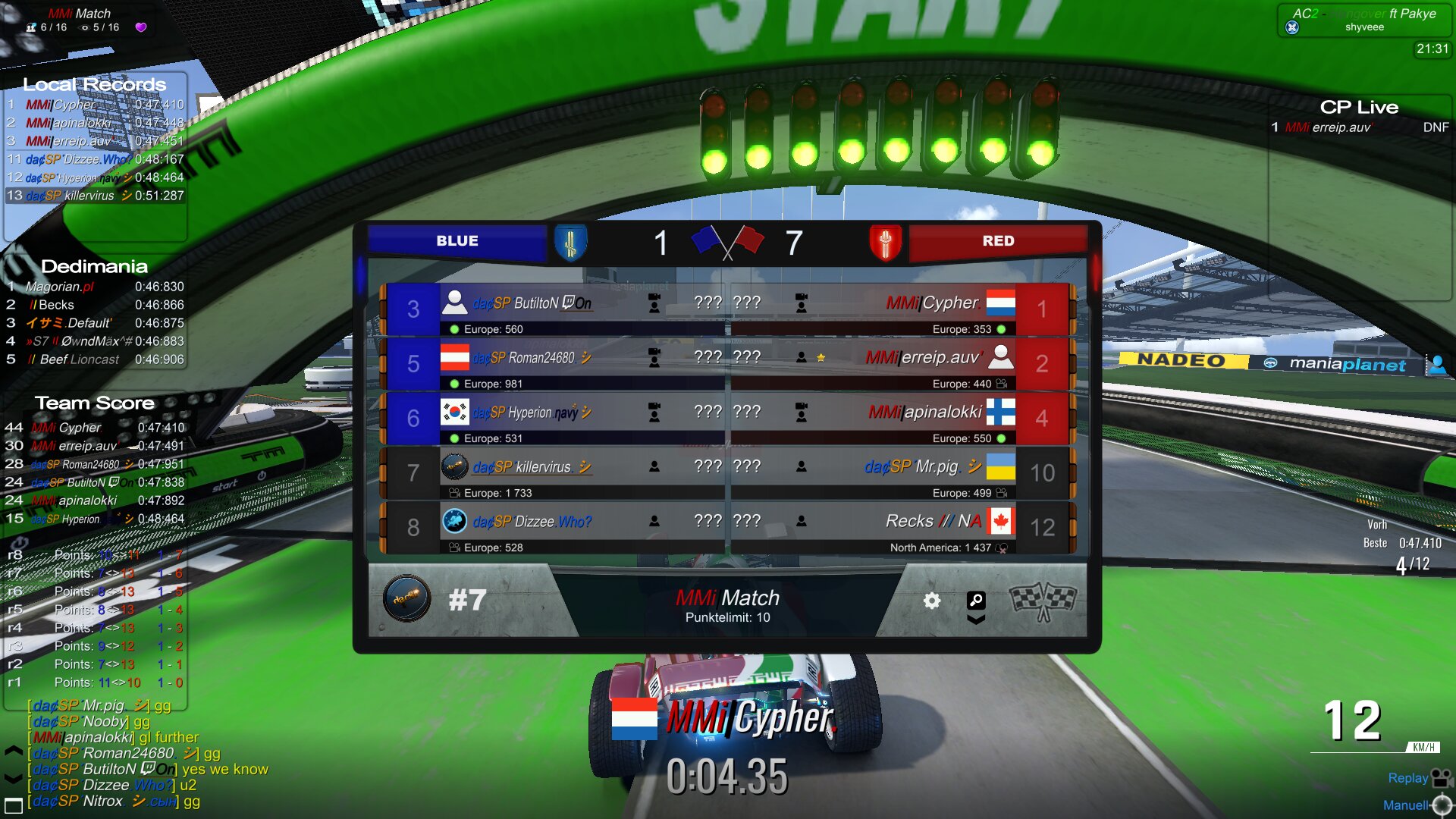Click the purple heart icon

click(x=141, y=27)
